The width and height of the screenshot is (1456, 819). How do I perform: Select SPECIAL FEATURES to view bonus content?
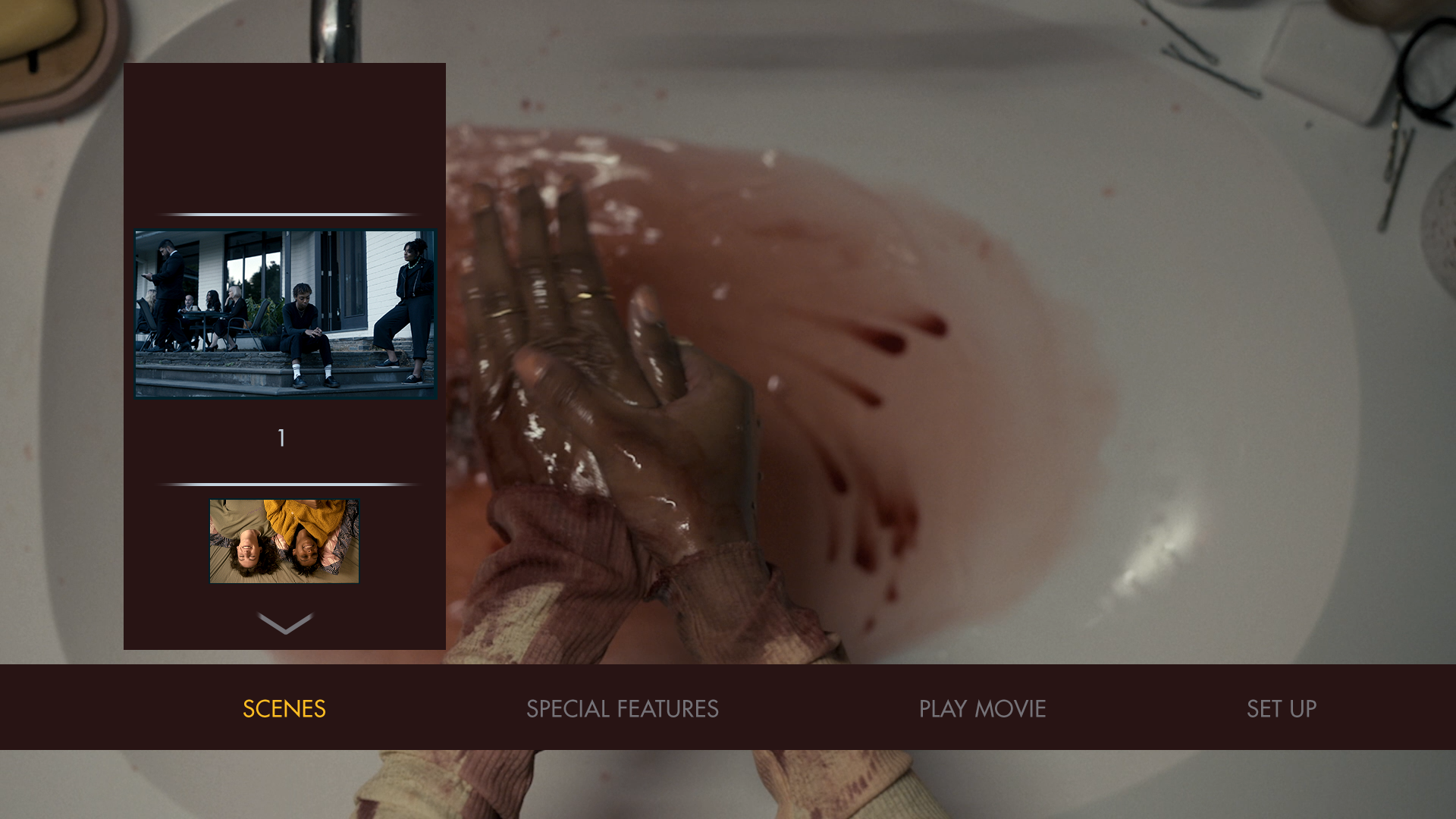623,709
